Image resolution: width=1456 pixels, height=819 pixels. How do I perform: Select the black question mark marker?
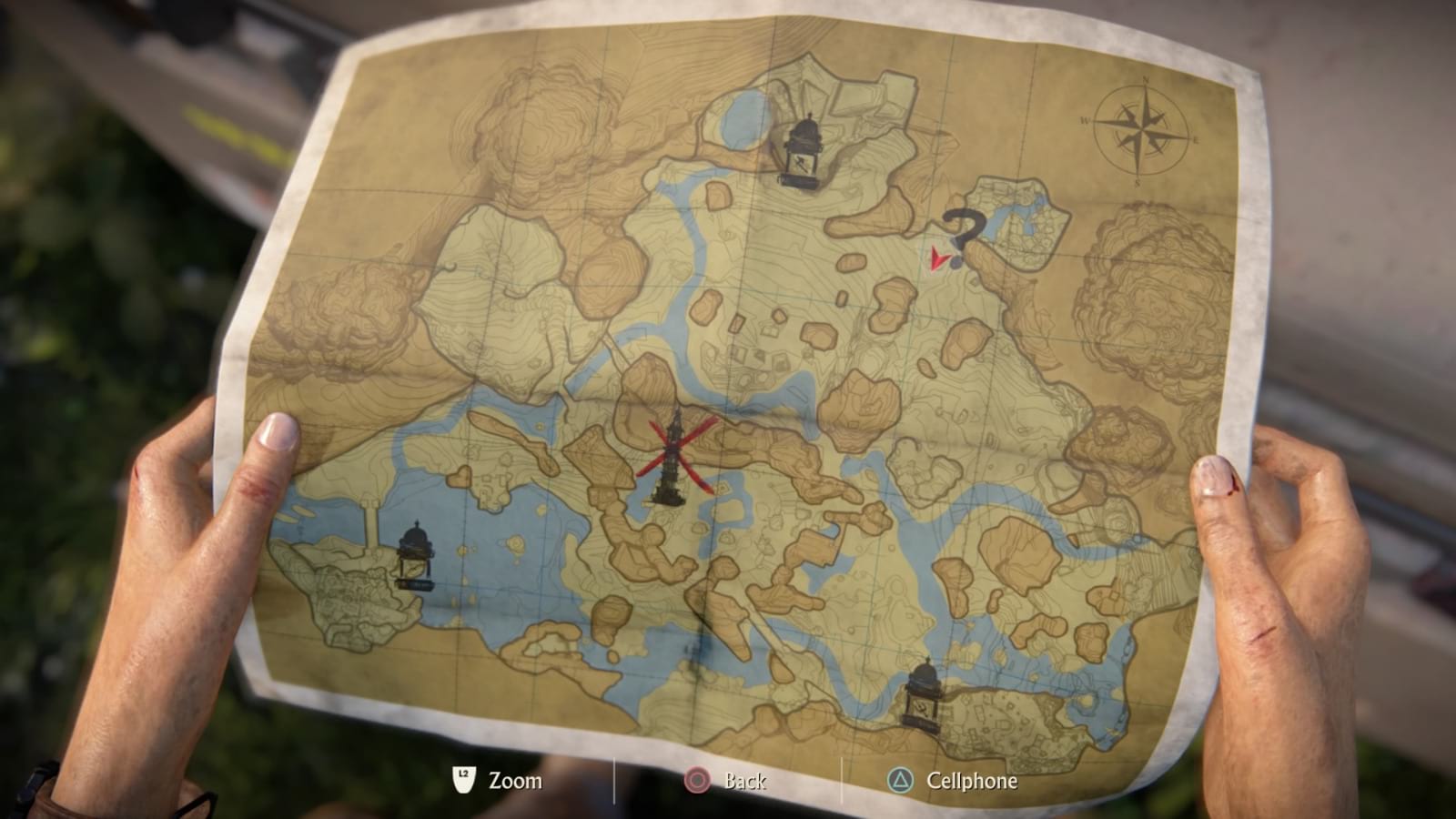tap(962, 229)
